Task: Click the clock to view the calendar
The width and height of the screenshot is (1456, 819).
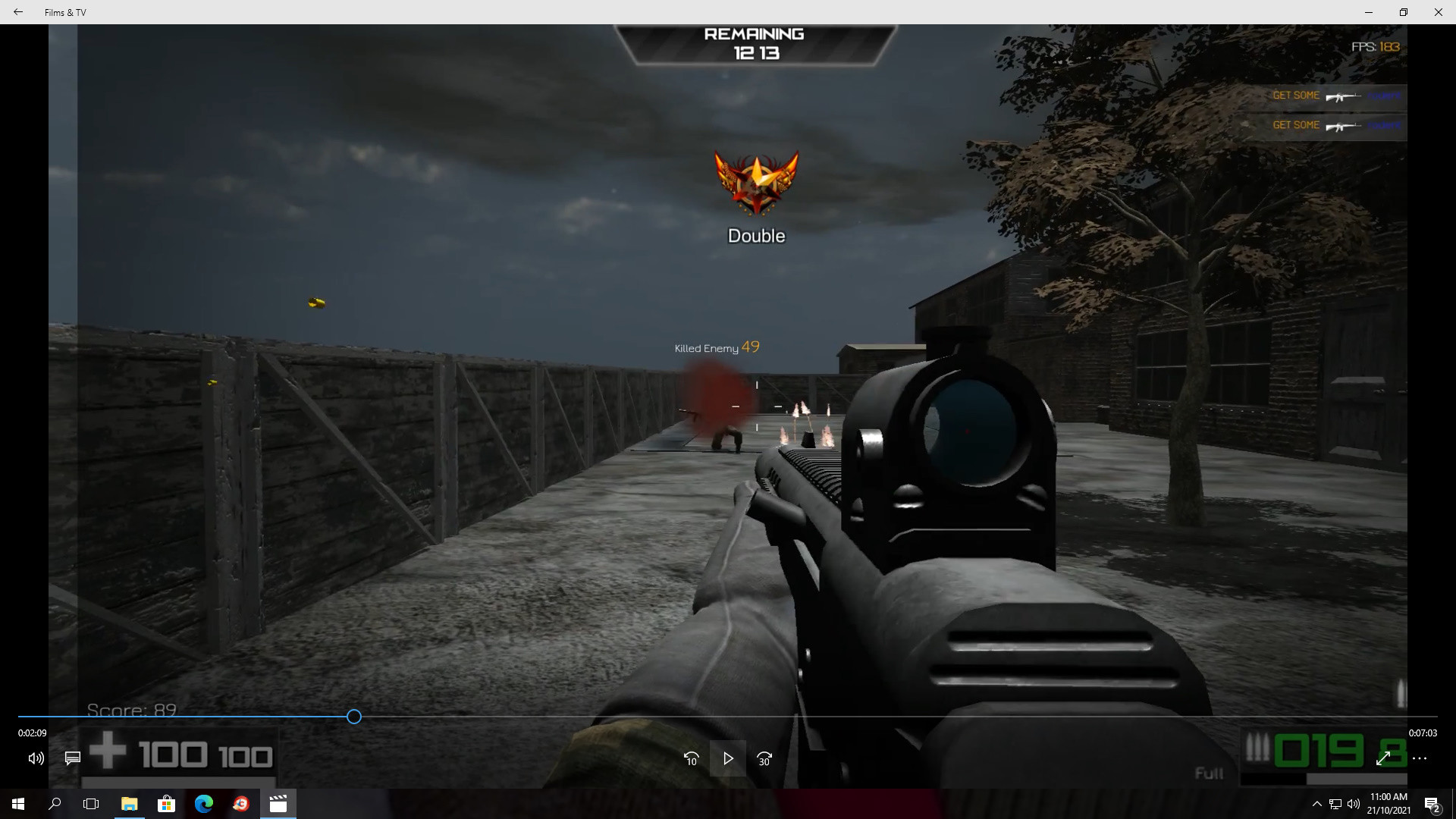Action: tap(1389, 802)
